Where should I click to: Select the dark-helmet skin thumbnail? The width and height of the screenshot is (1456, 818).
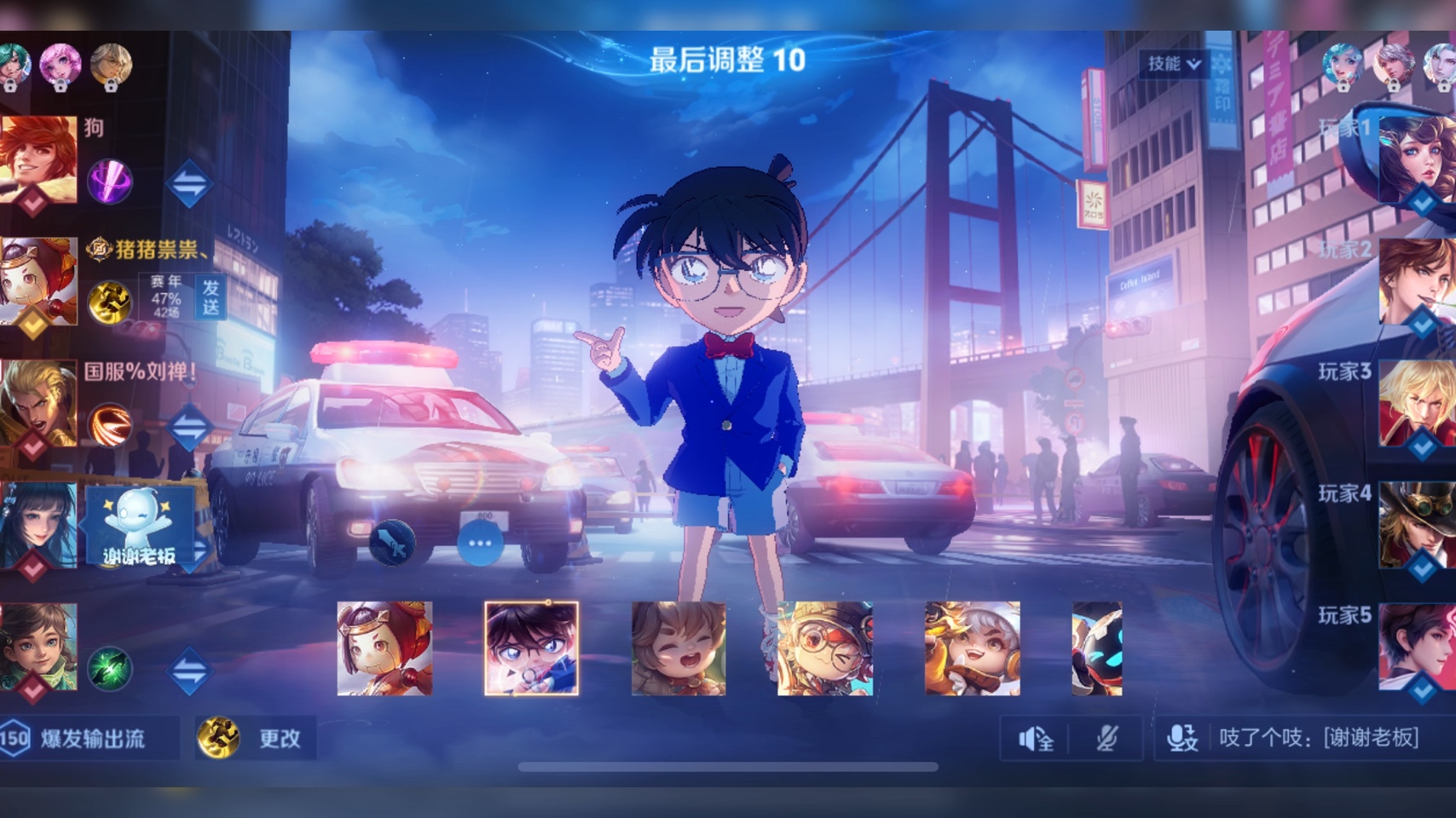tap(1097, 648)
